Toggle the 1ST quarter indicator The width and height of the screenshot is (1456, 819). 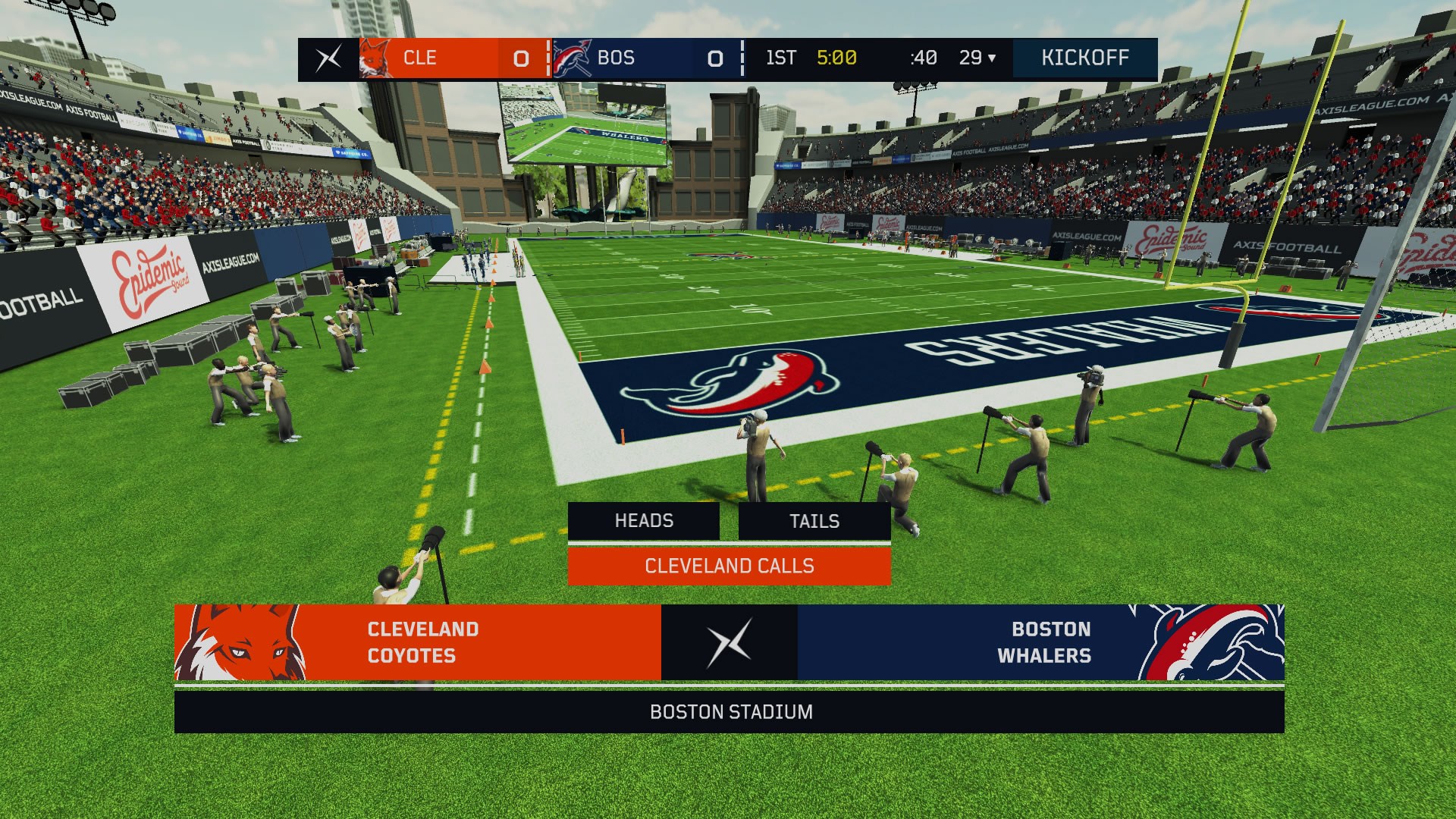[783, 58]
